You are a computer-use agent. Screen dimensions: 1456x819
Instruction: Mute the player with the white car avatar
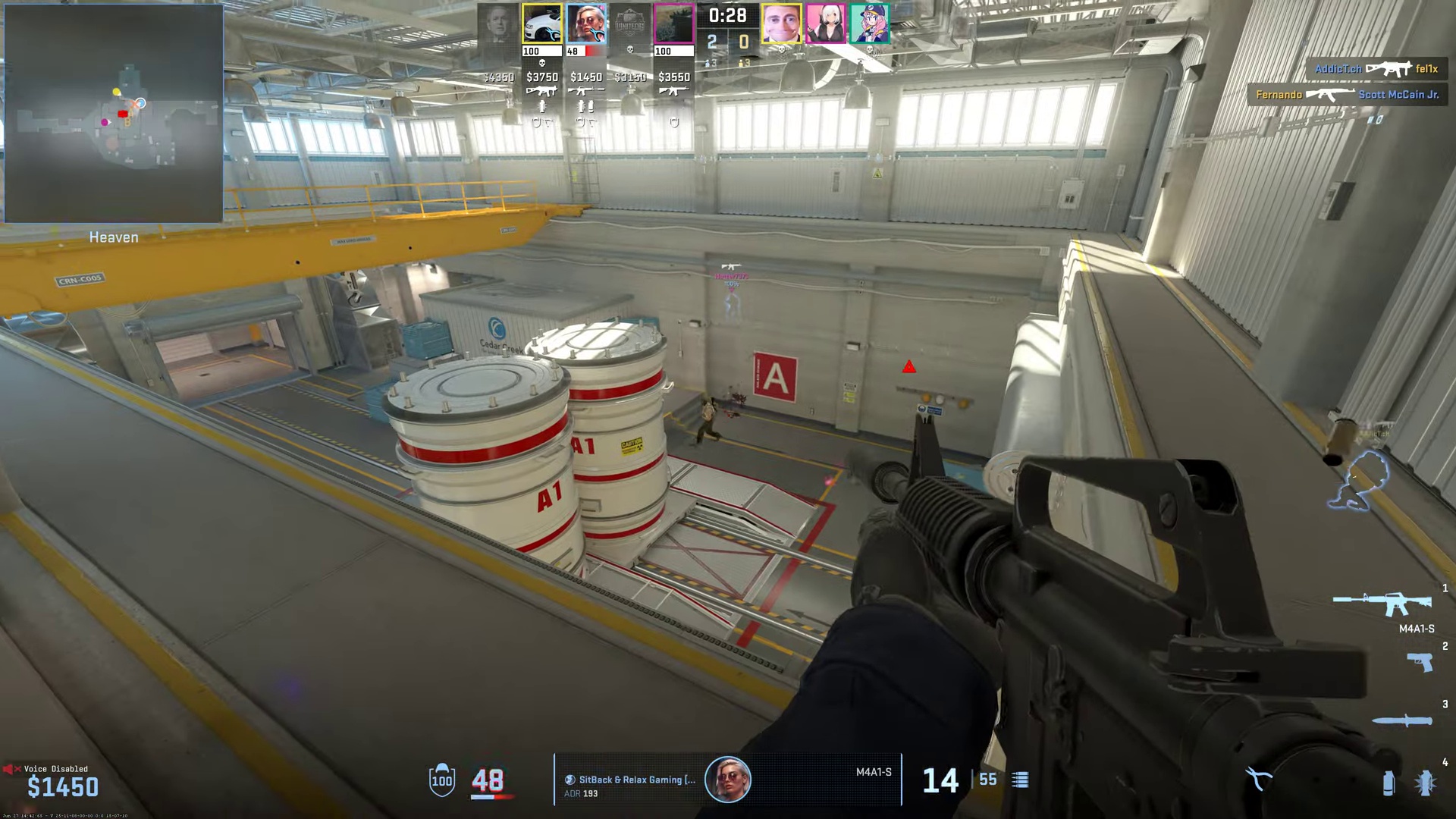point(541,23)
